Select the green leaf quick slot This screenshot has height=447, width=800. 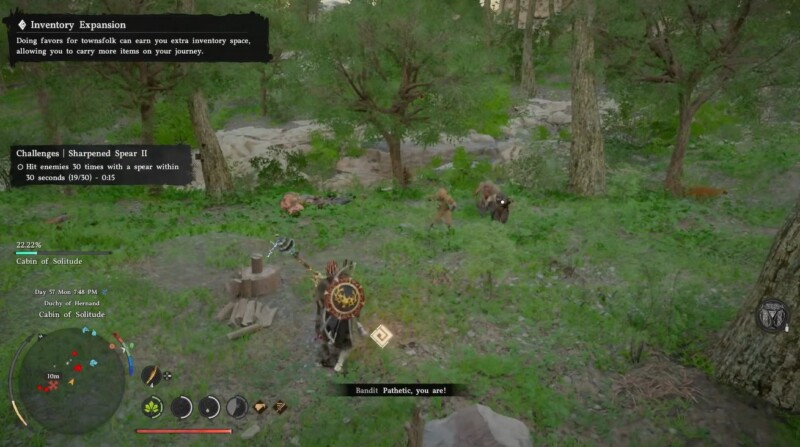pyautogui.click(x=152, y=407)
